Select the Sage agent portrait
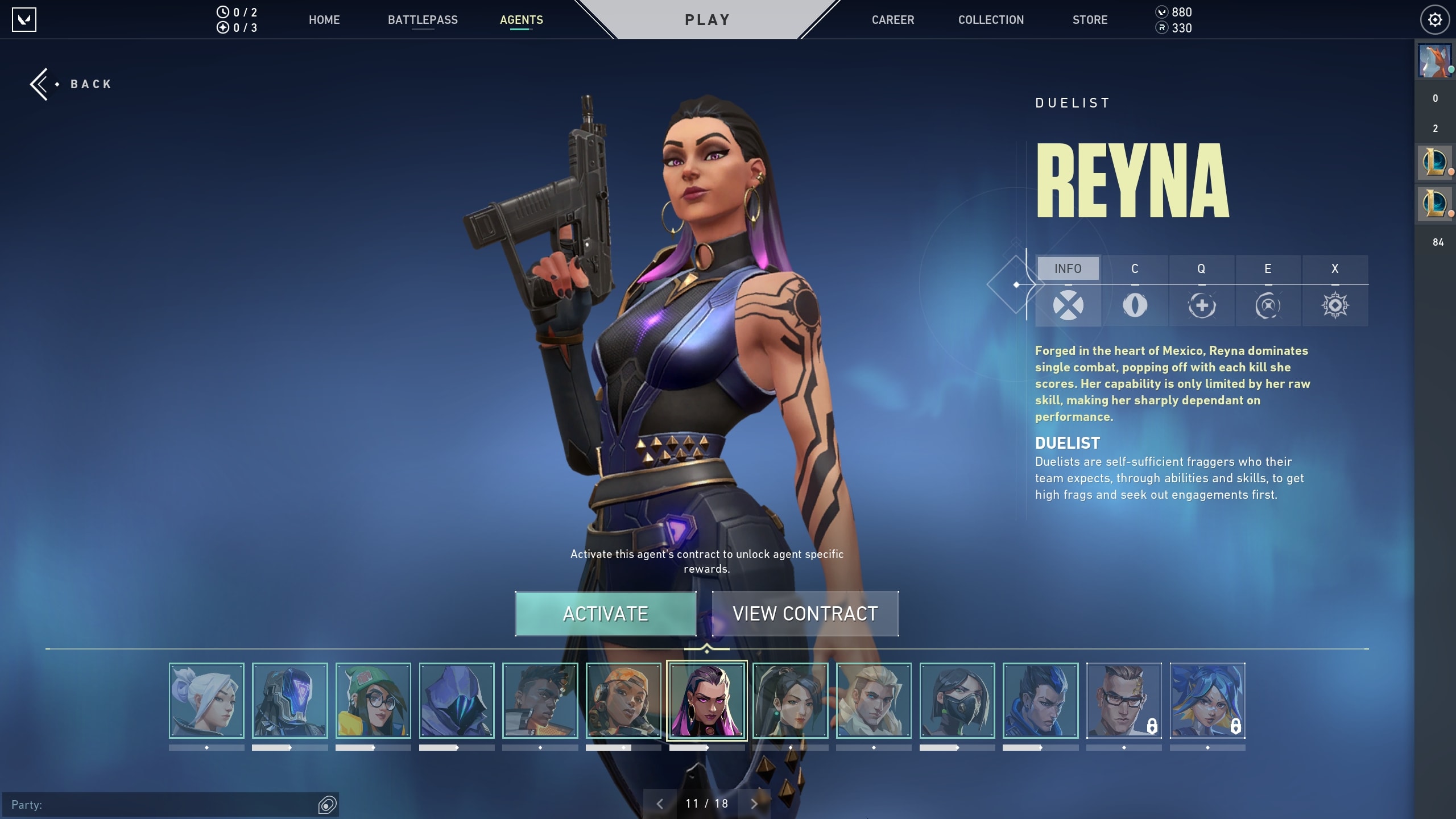This screenshot has width=1456, height=819. click(790, 701)
